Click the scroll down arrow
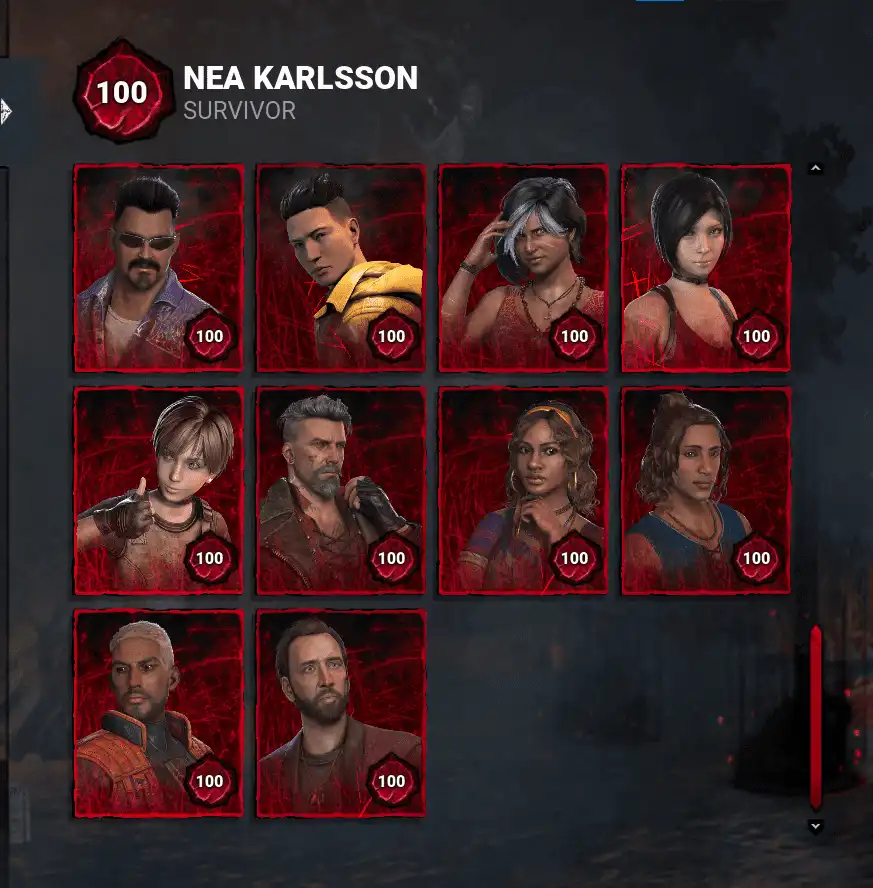873x888 pixels. tap(816, 826)
